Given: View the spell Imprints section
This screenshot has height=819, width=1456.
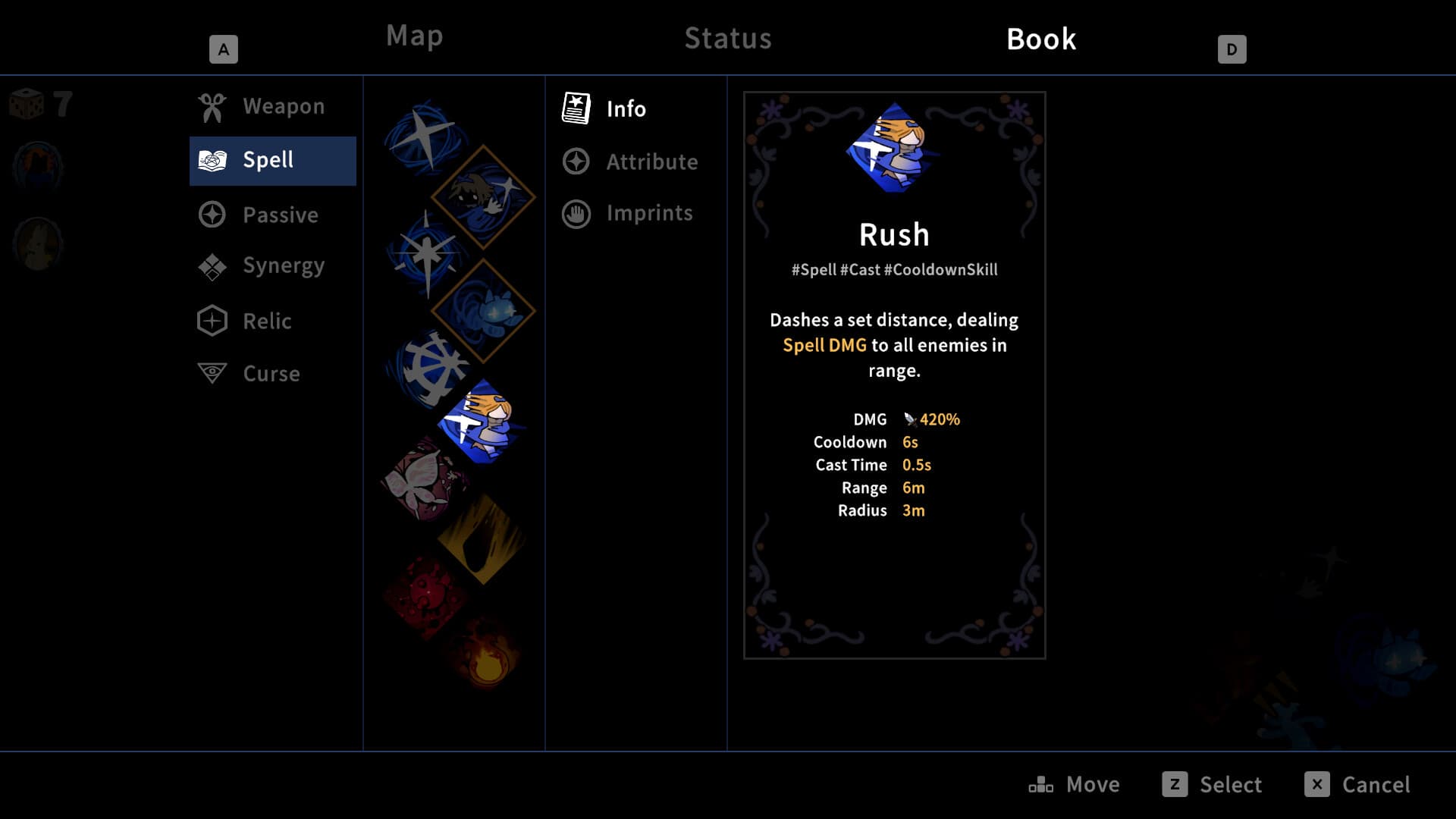Looking at the screenshot, I should [648, 213].
